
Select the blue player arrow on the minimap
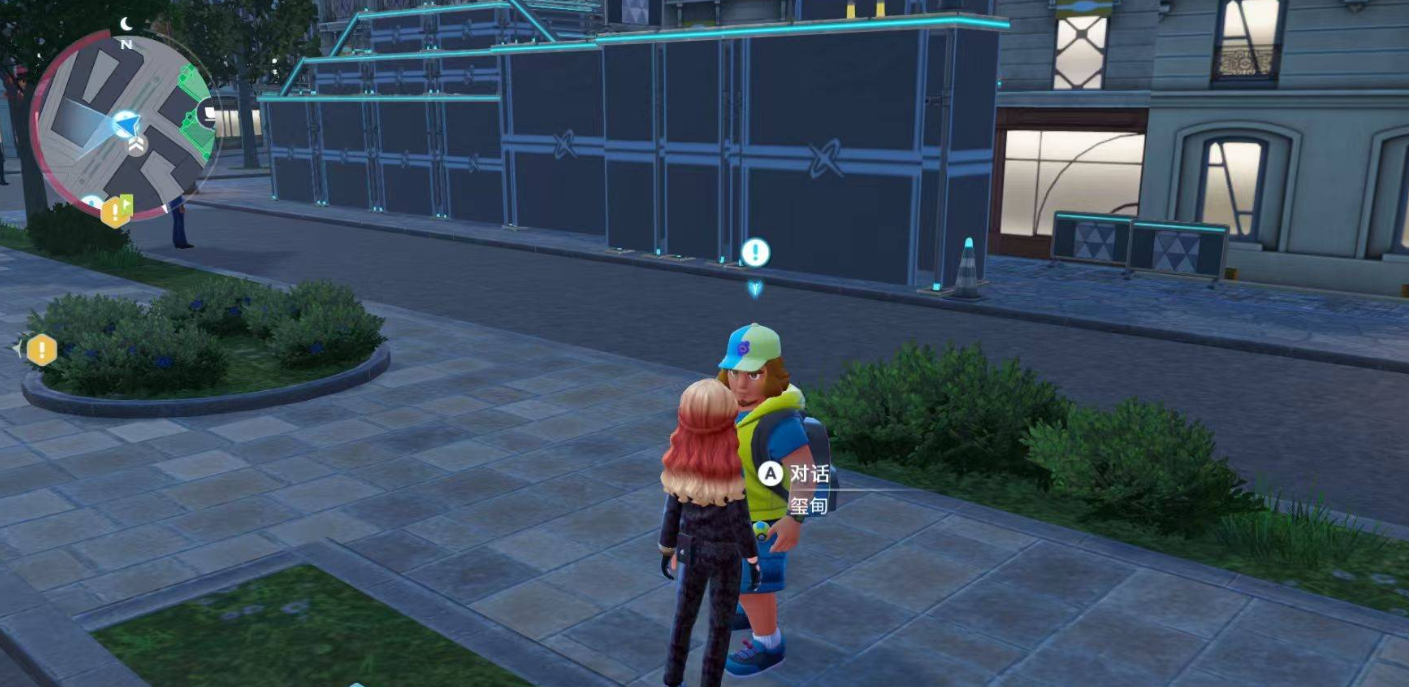pyautogui.click(x=125, y=124)
